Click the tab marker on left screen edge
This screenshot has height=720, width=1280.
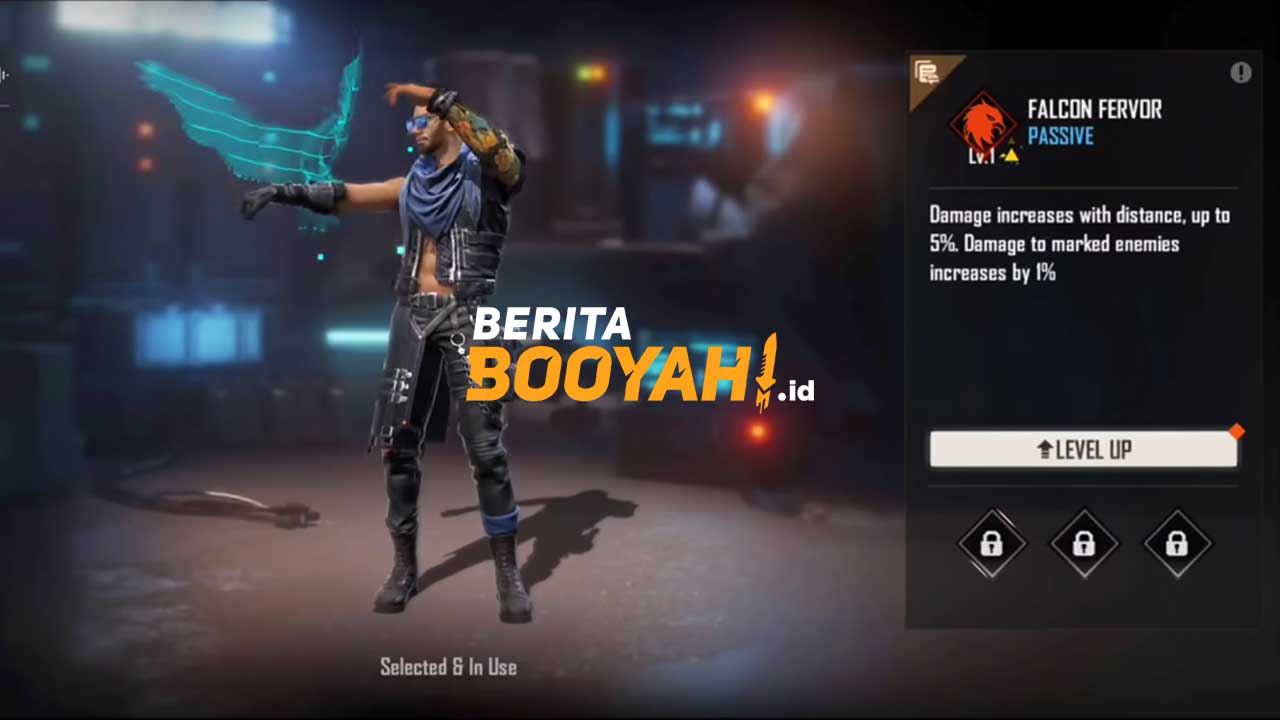[x=4, y=75]
